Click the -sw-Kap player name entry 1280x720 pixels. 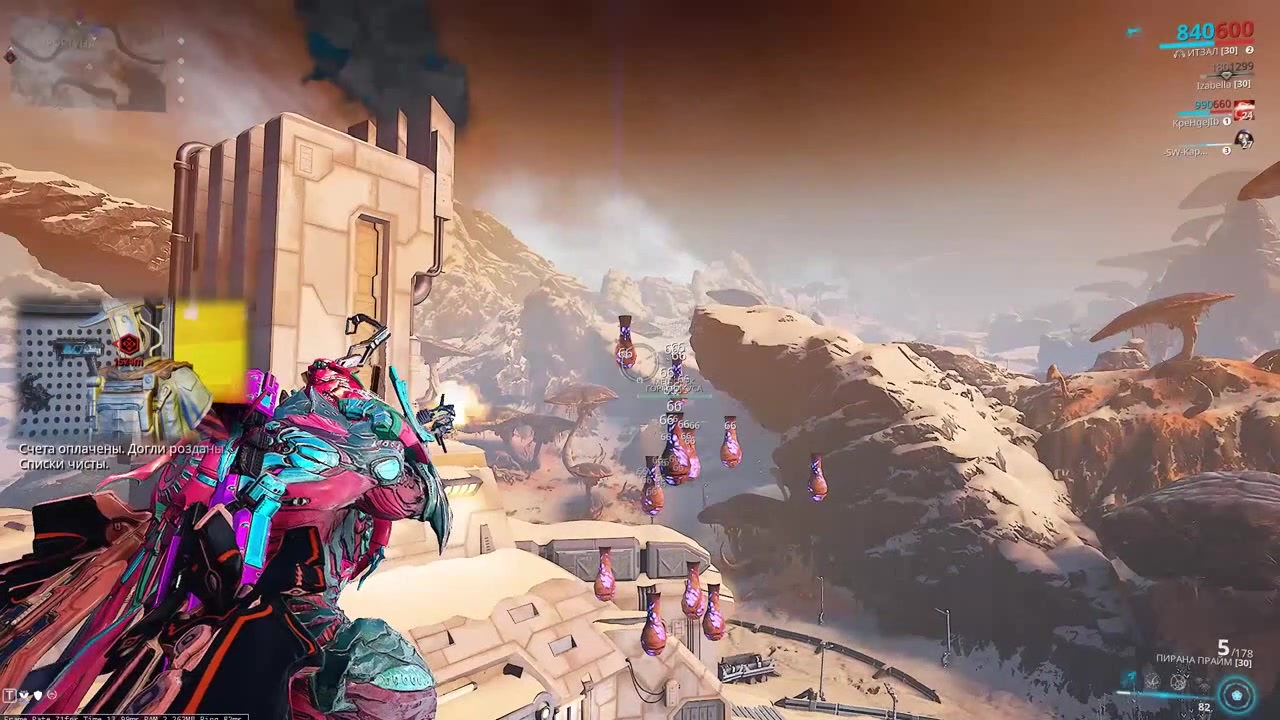1184,151
